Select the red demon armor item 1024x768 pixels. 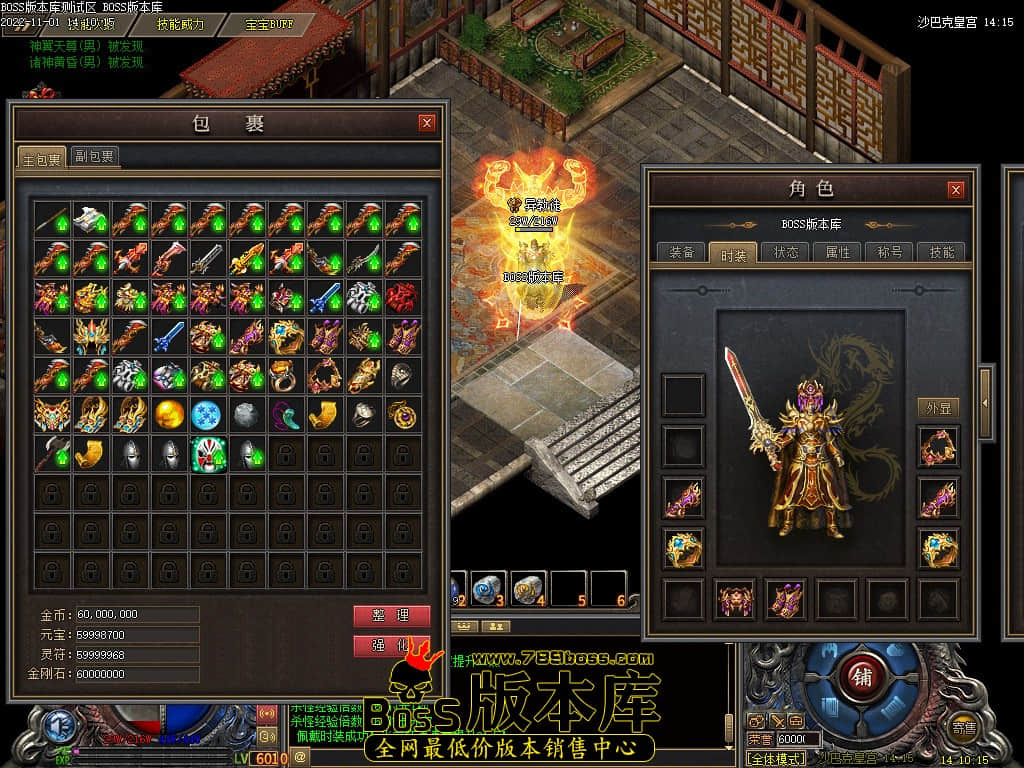click(x=402, y=296)
